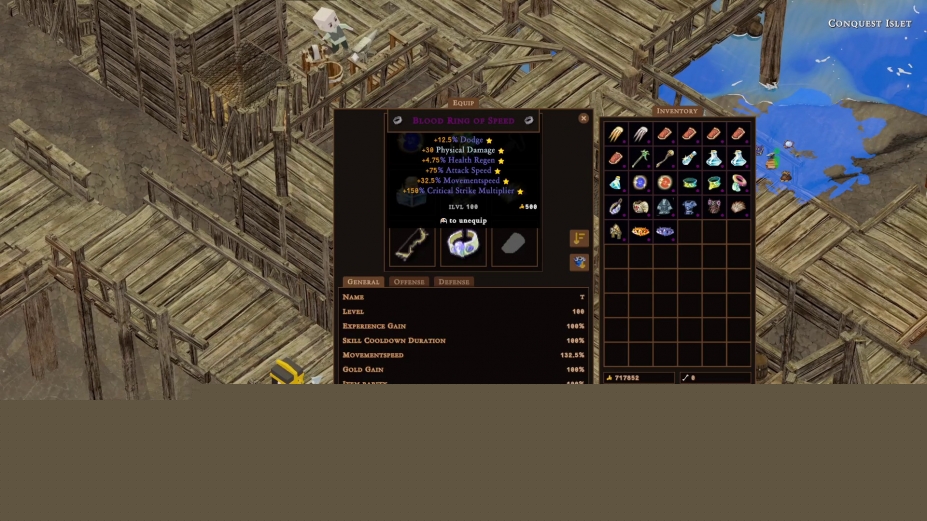
Task: Click the blue potion button beside equipment
Action: 579,262
